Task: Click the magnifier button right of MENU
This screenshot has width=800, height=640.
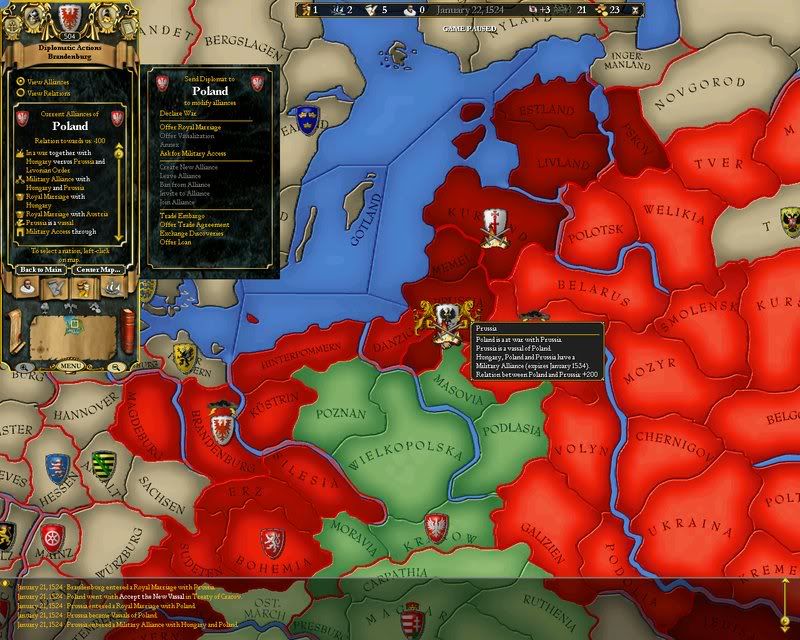Action: [116, 367]
